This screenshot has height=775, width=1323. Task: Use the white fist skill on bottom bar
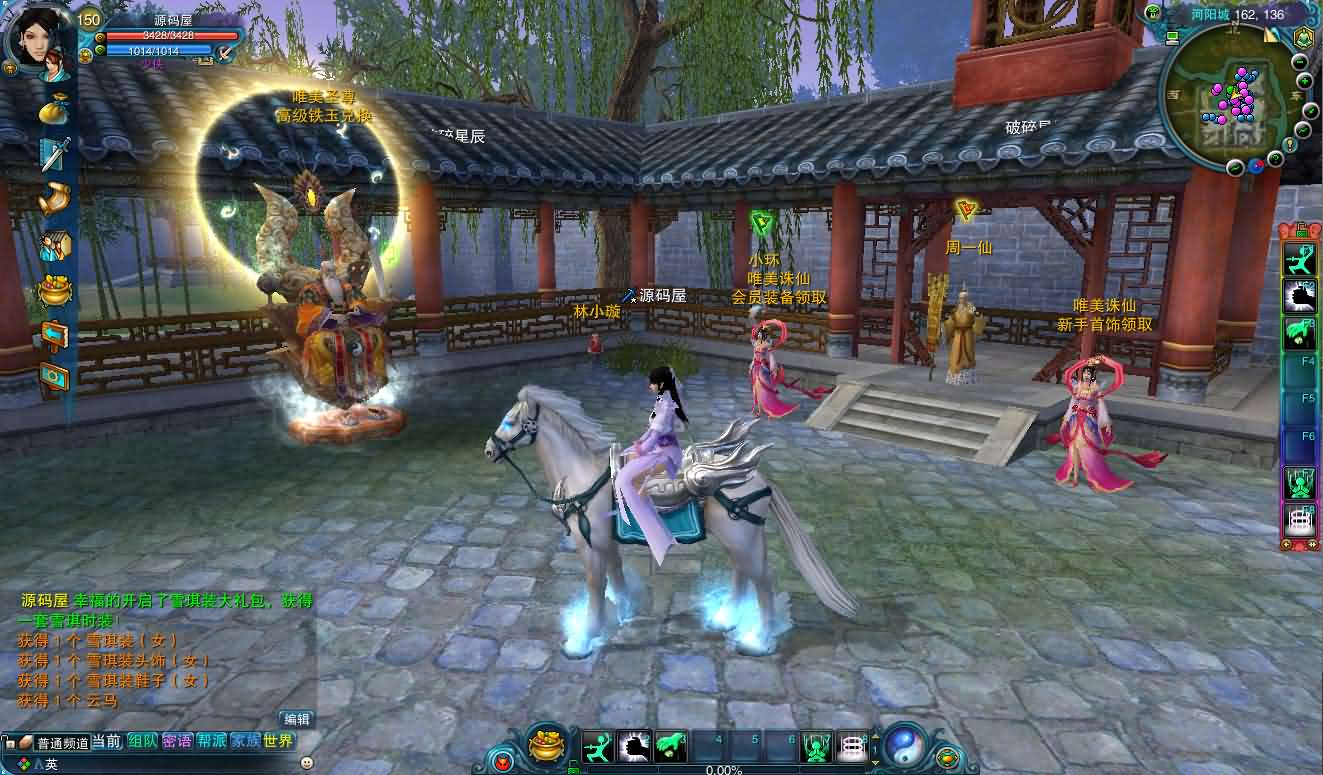(635, 746)
